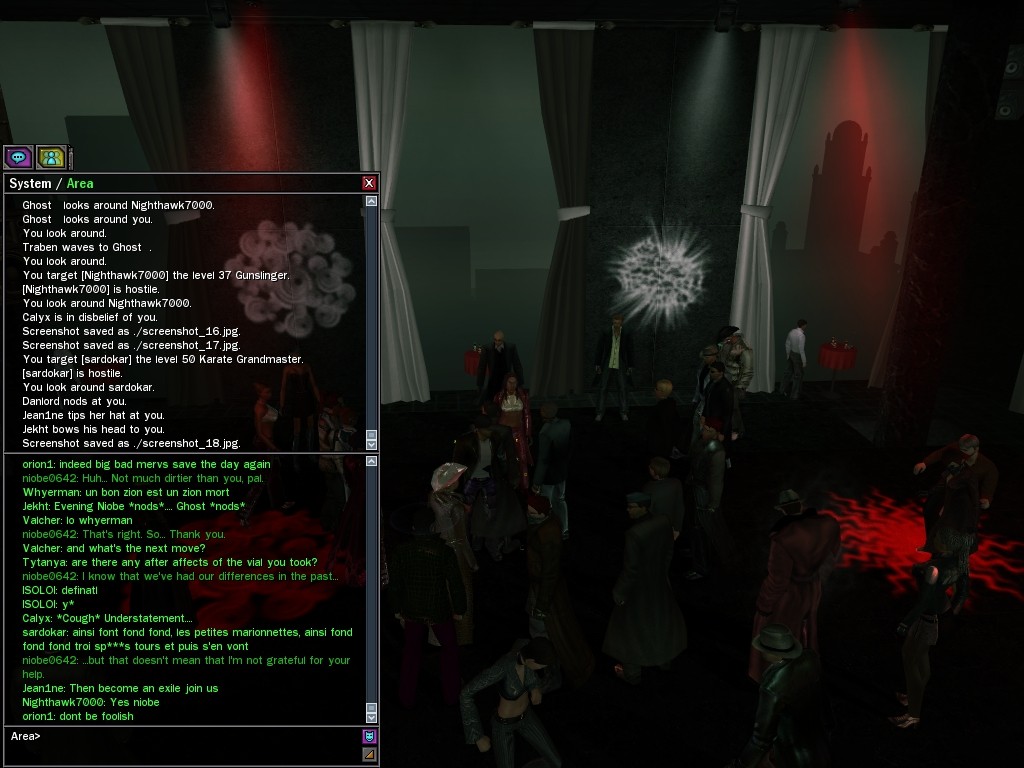The image size is (1024, 768).
Task: Open the yellow people icon panel
Action: (x=51, y=157)
